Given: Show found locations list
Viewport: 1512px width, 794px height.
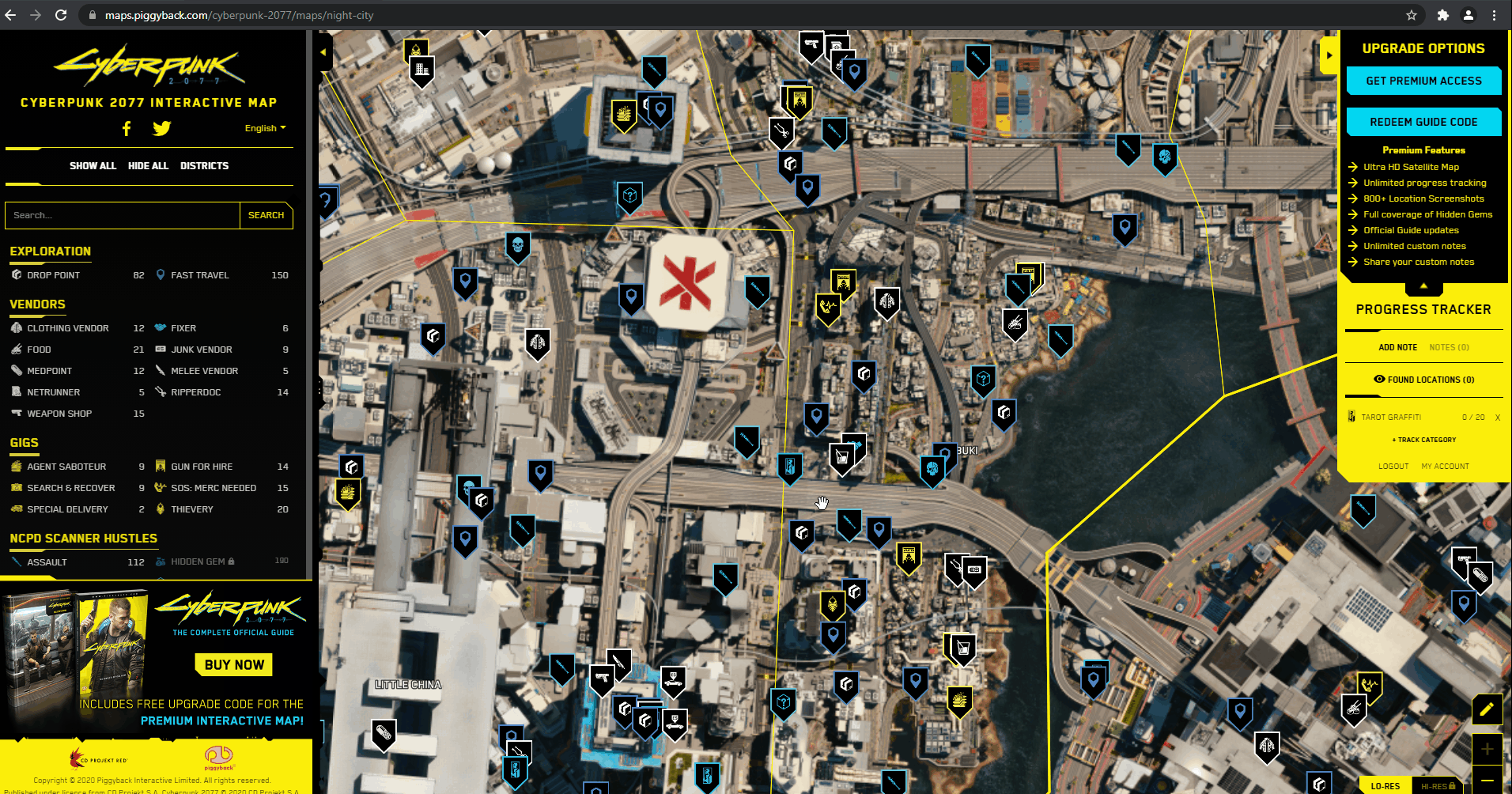Looking at the screenshot, I should pyautogui.click(x=1423, y=380).
